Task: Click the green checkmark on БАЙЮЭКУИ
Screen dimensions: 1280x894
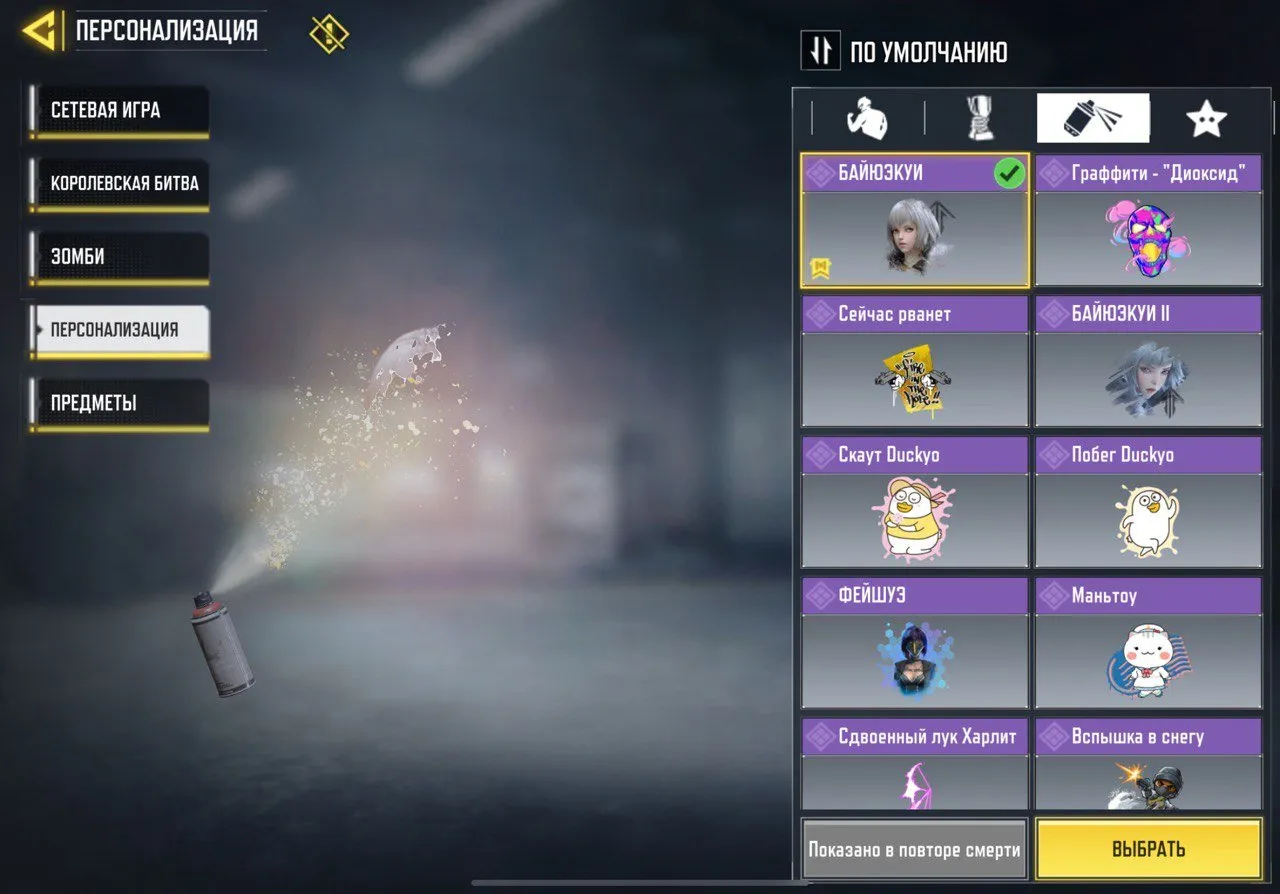Action: (1011, 173)
